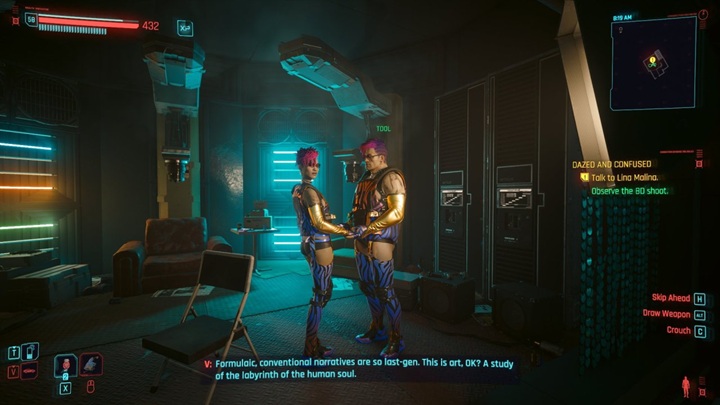
Task: Select the equipped gadget slot beside the consumable
Action: point(91,366)
